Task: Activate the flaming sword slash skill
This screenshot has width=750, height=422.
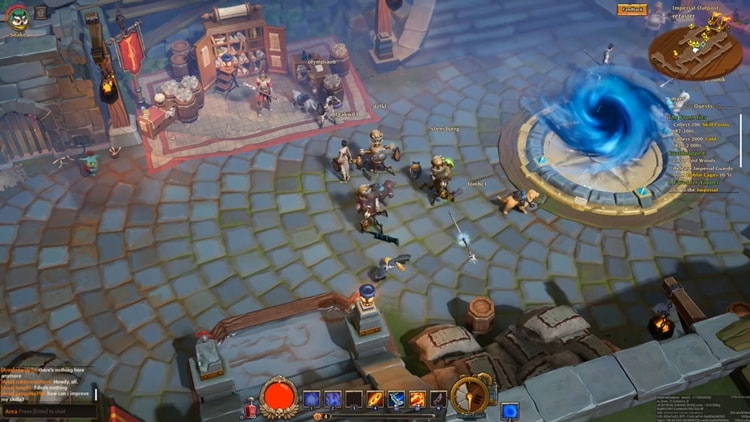Action: (375, 399)
